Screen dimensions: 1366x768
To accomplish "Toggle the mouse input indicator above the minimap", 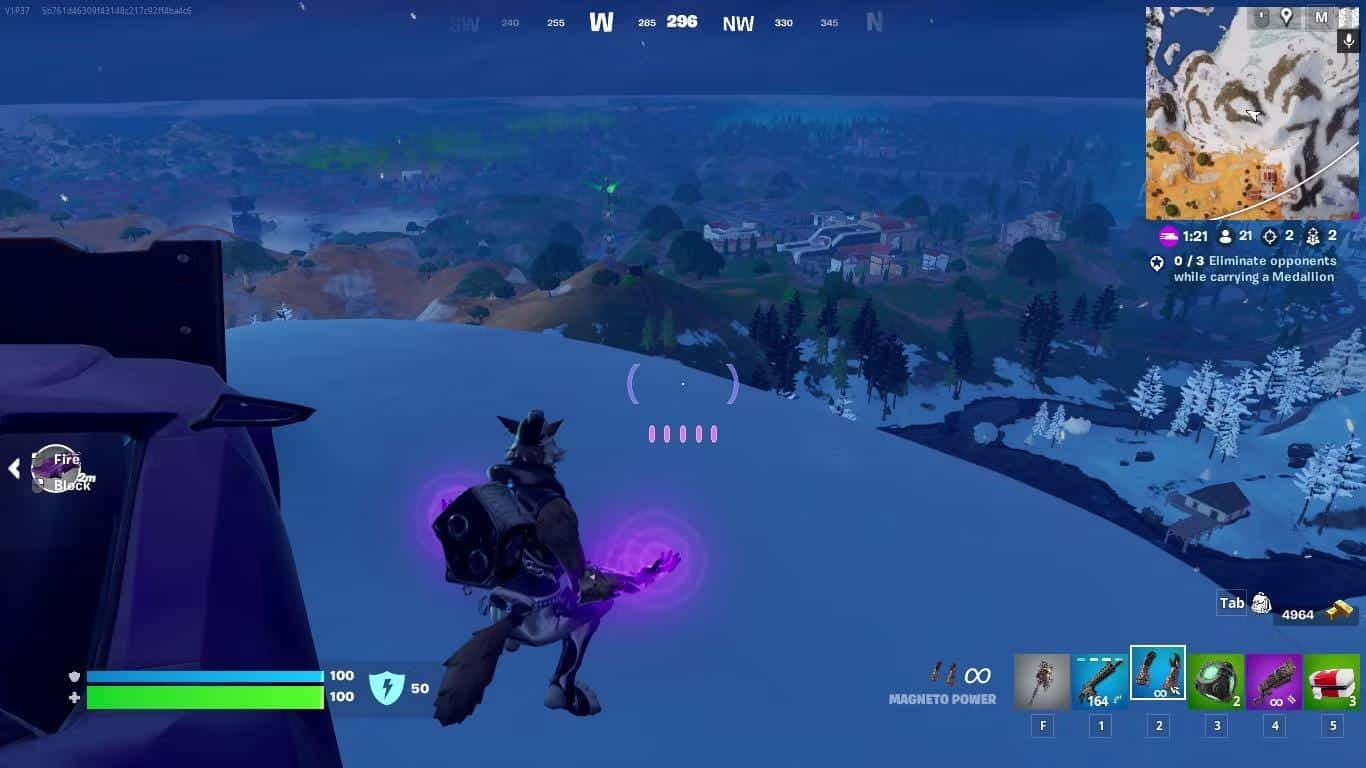I will click(1263, 15).
